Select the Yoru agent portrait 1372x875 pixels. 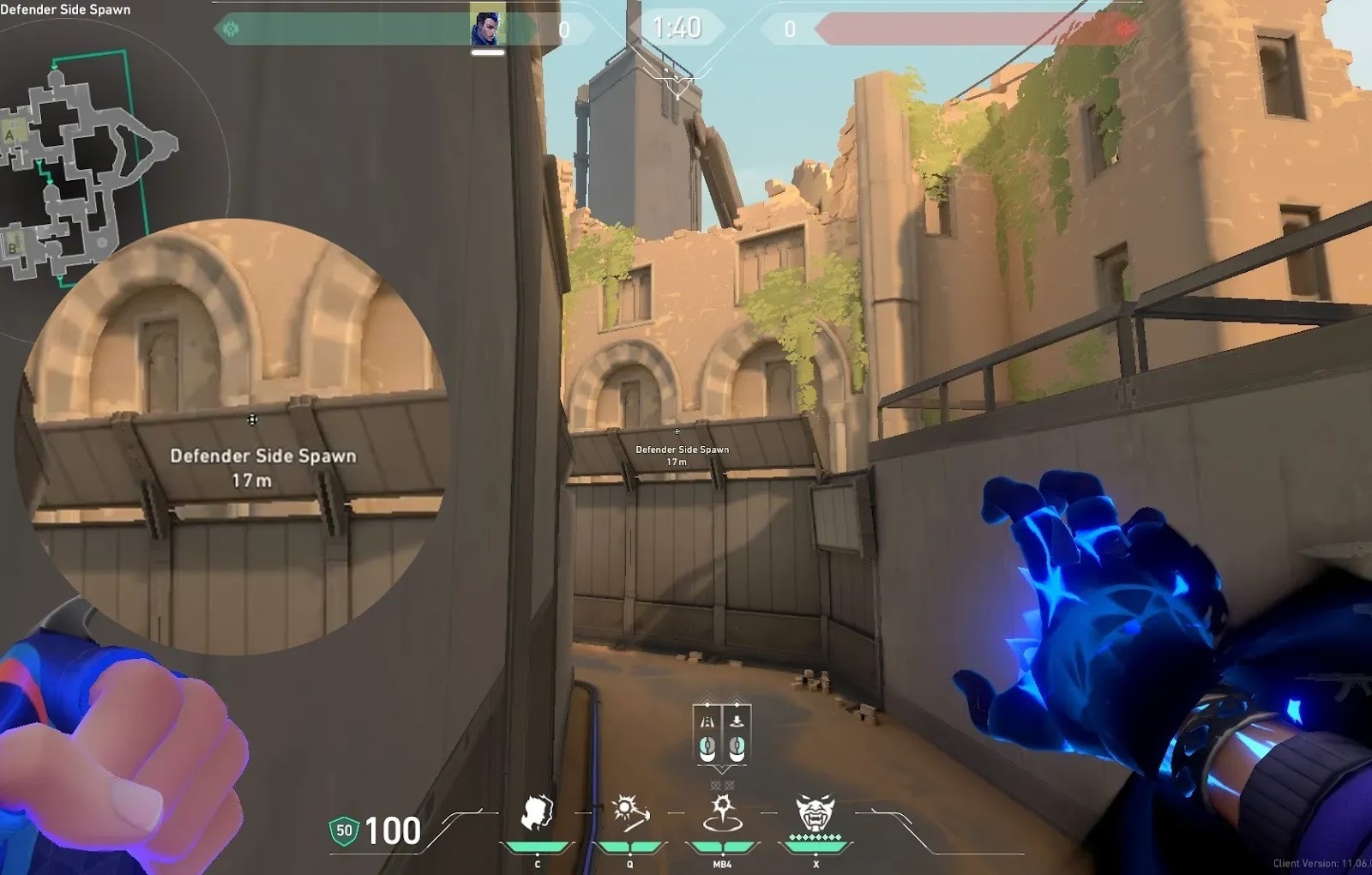pos(487,28)
